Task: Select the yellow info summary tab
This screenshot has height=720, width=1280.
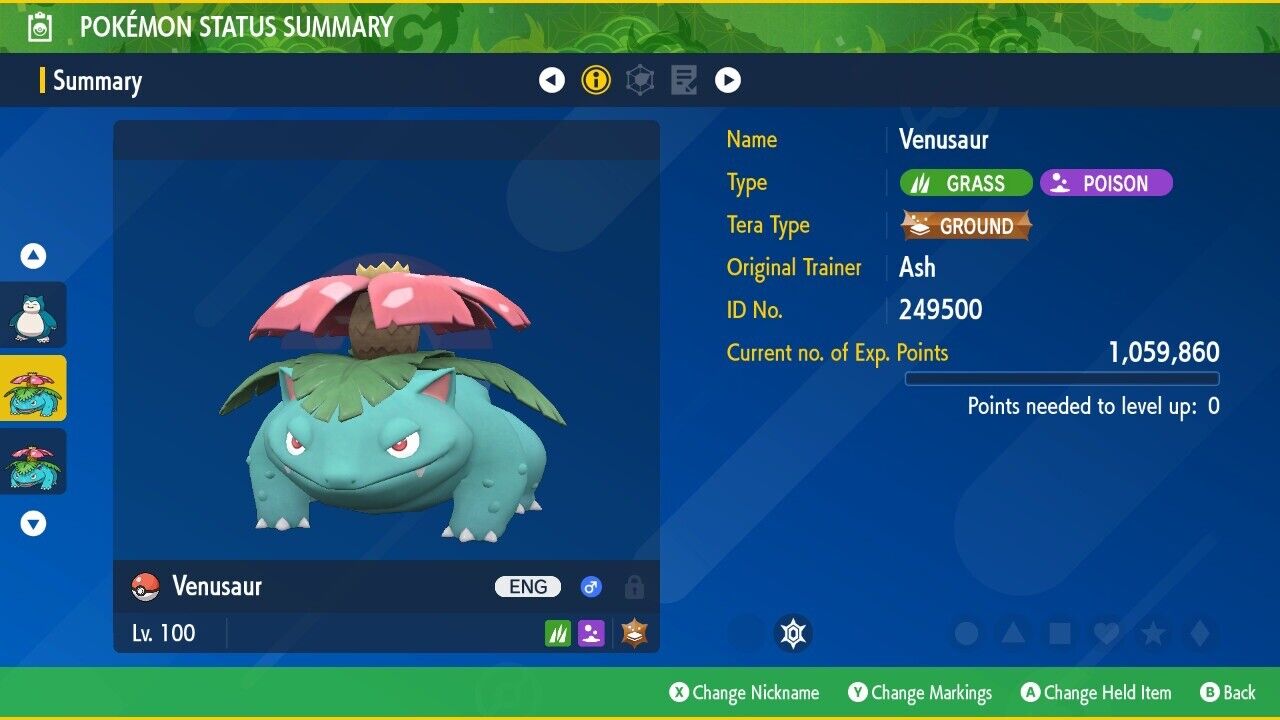Action: pyautogui.click(x=596, y=80)
